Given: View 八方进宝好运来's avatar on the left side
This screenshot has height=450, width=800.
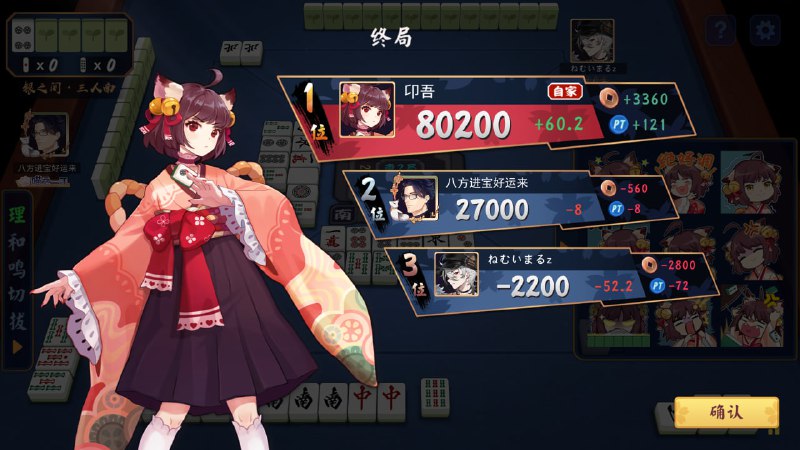Looking at the screenshot, I should 47,133.
